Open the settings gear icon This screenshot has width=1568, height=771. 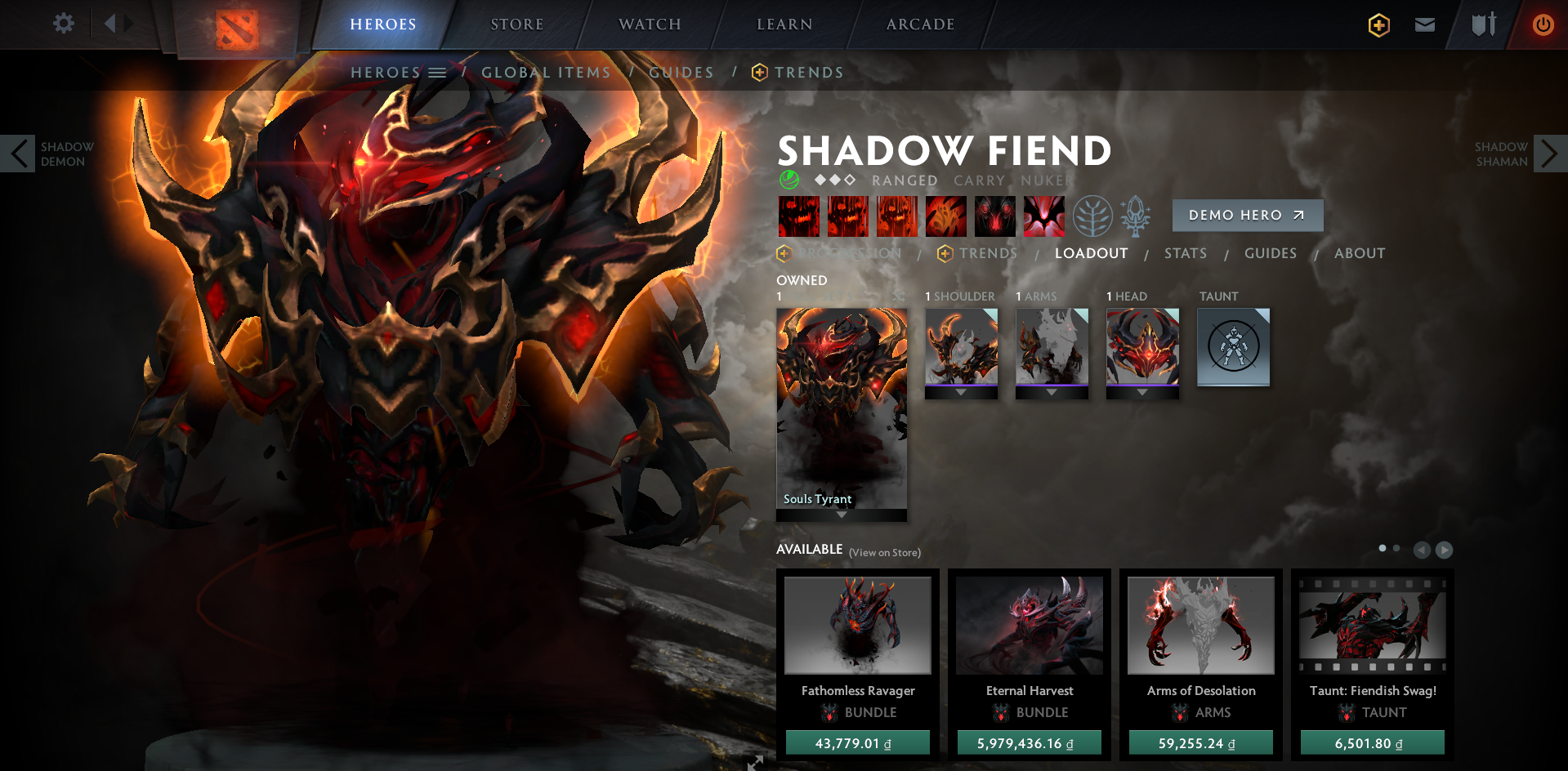(x=64, y=24)
